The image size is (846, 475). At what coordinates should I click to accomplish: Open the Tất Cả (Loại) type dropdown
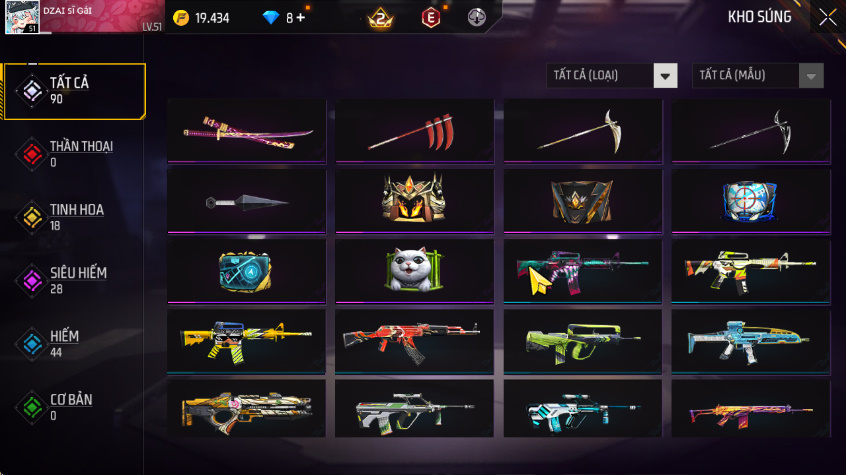tap(612, 76)
